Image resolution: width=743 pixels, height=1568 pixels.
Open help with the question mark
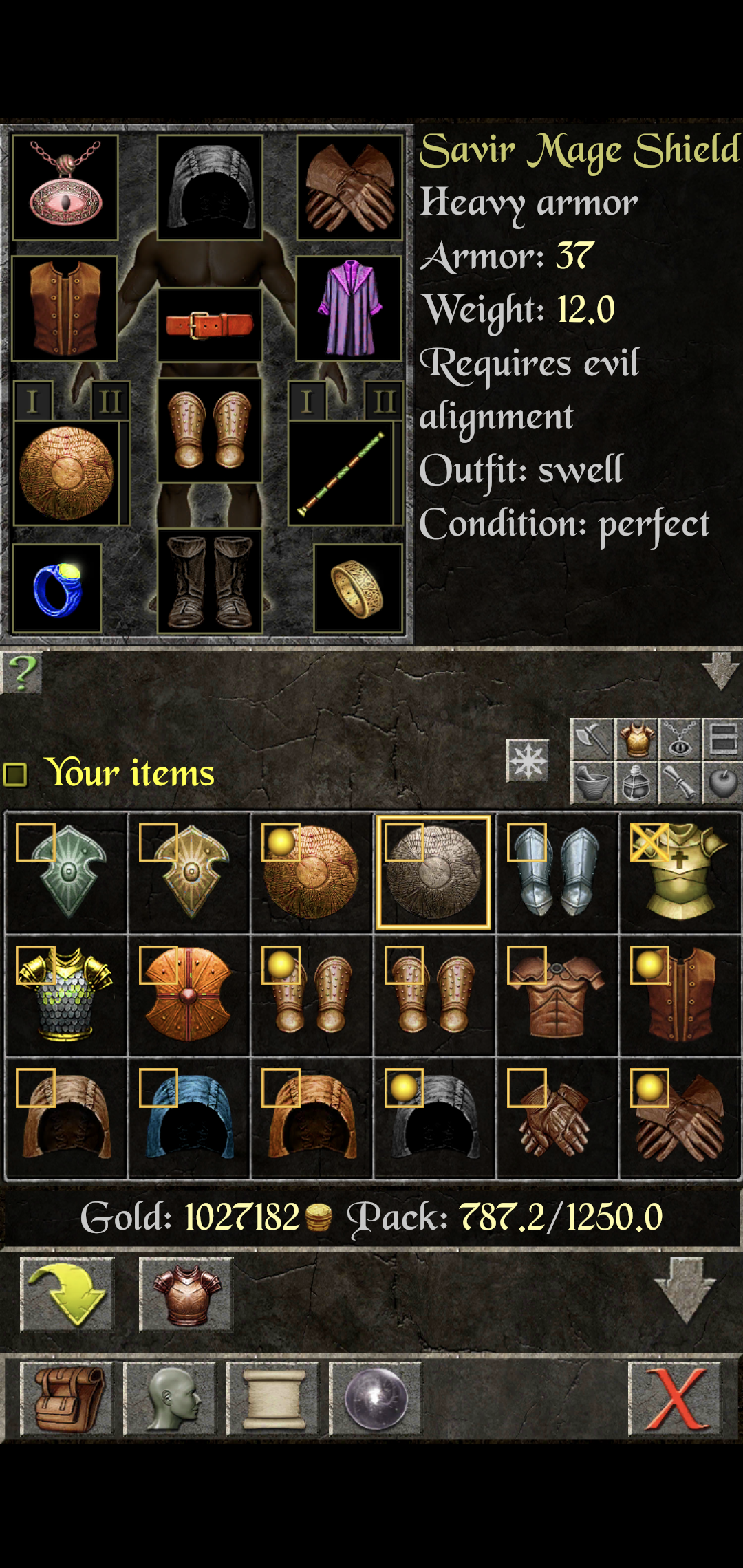coord(22,672)
